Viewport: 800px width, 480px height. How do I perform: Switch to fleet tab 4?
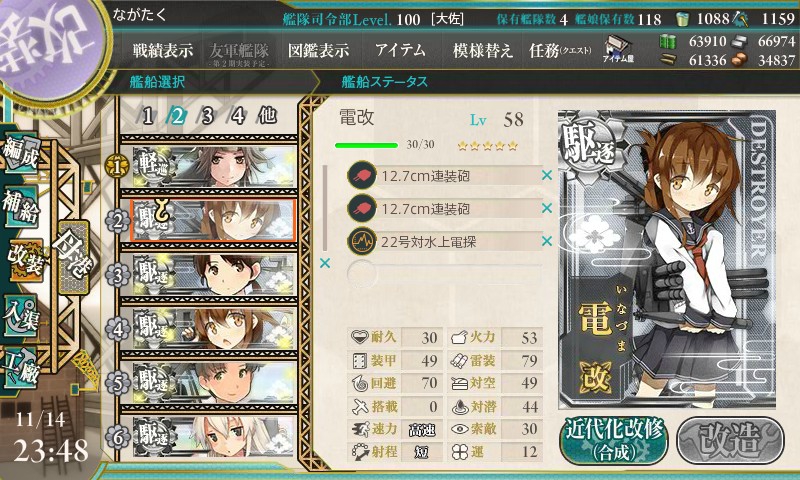tap(238, 115)
